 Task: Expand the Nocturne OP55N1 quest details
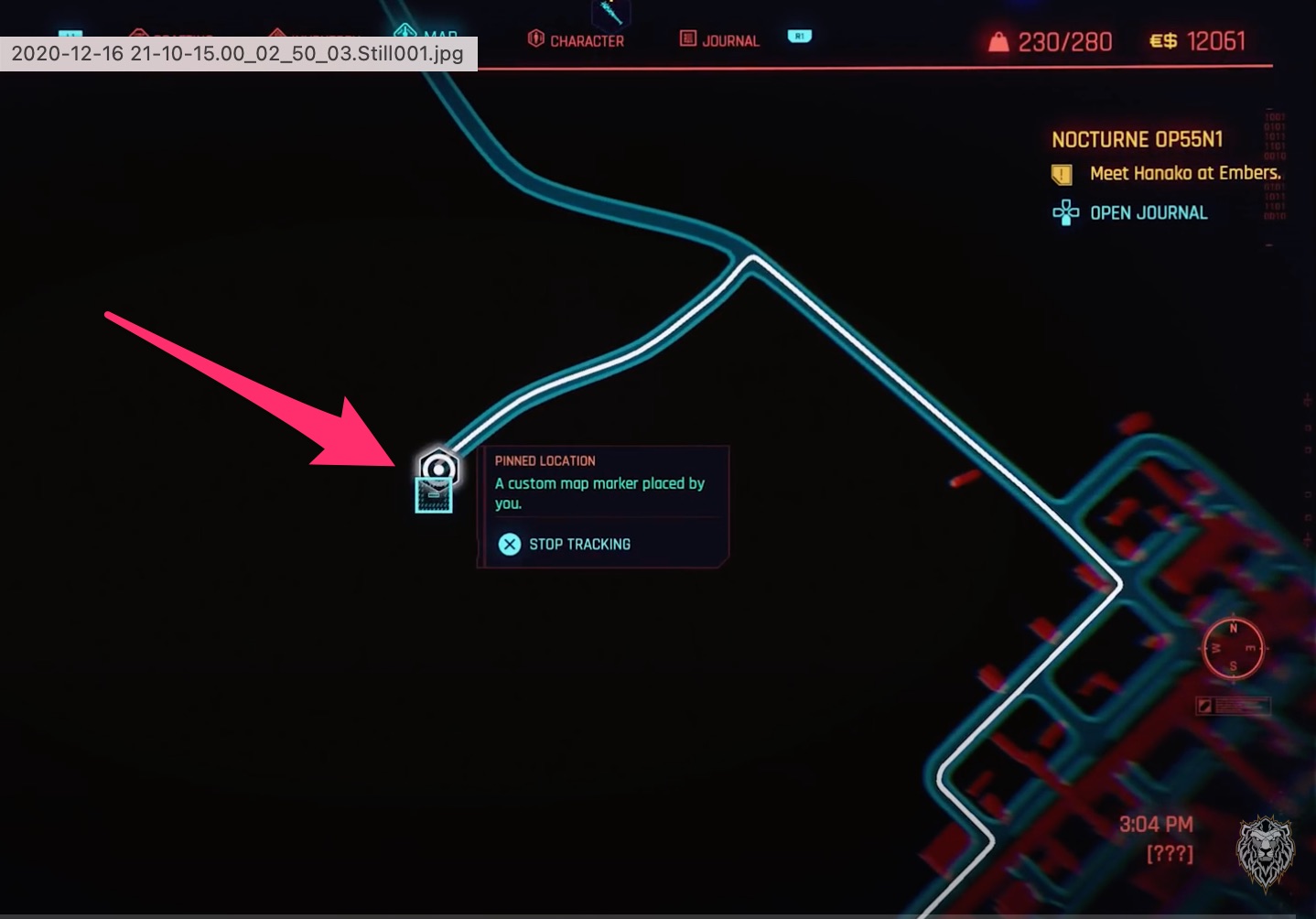pos(1138,139)
